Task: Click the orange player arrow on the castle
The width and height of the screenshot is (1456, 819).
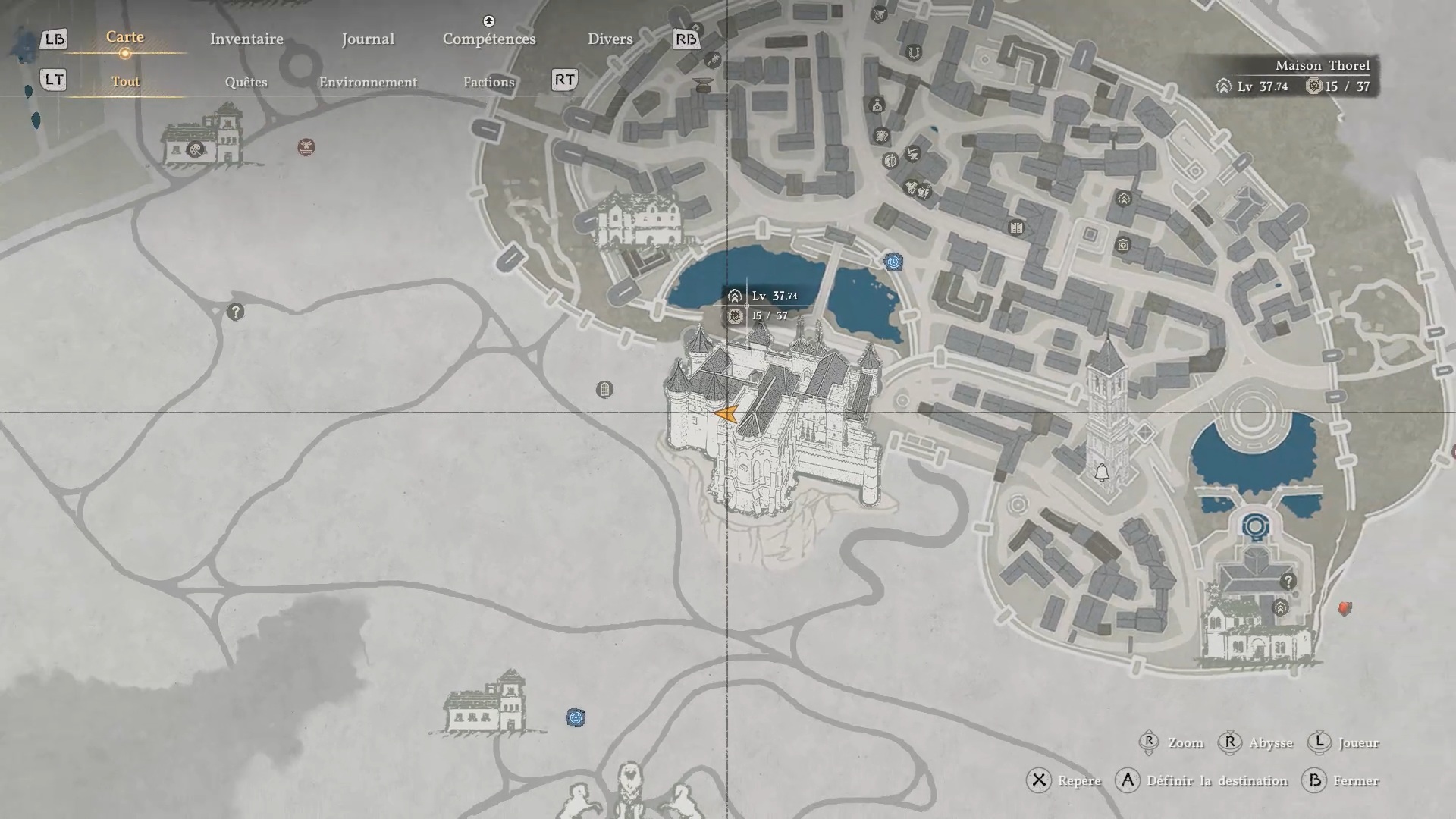Action: pos(727,414)
